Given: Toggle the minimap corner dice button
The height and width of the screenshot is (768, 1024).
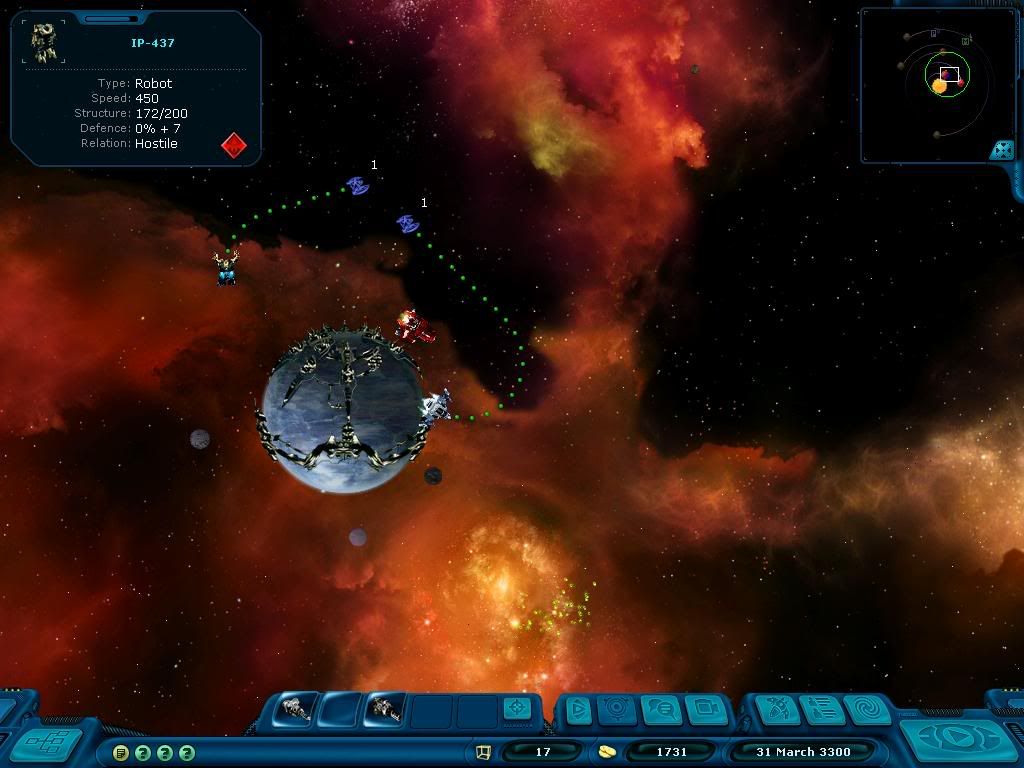Looking at the screenshot, I should tap(1000, 150).
